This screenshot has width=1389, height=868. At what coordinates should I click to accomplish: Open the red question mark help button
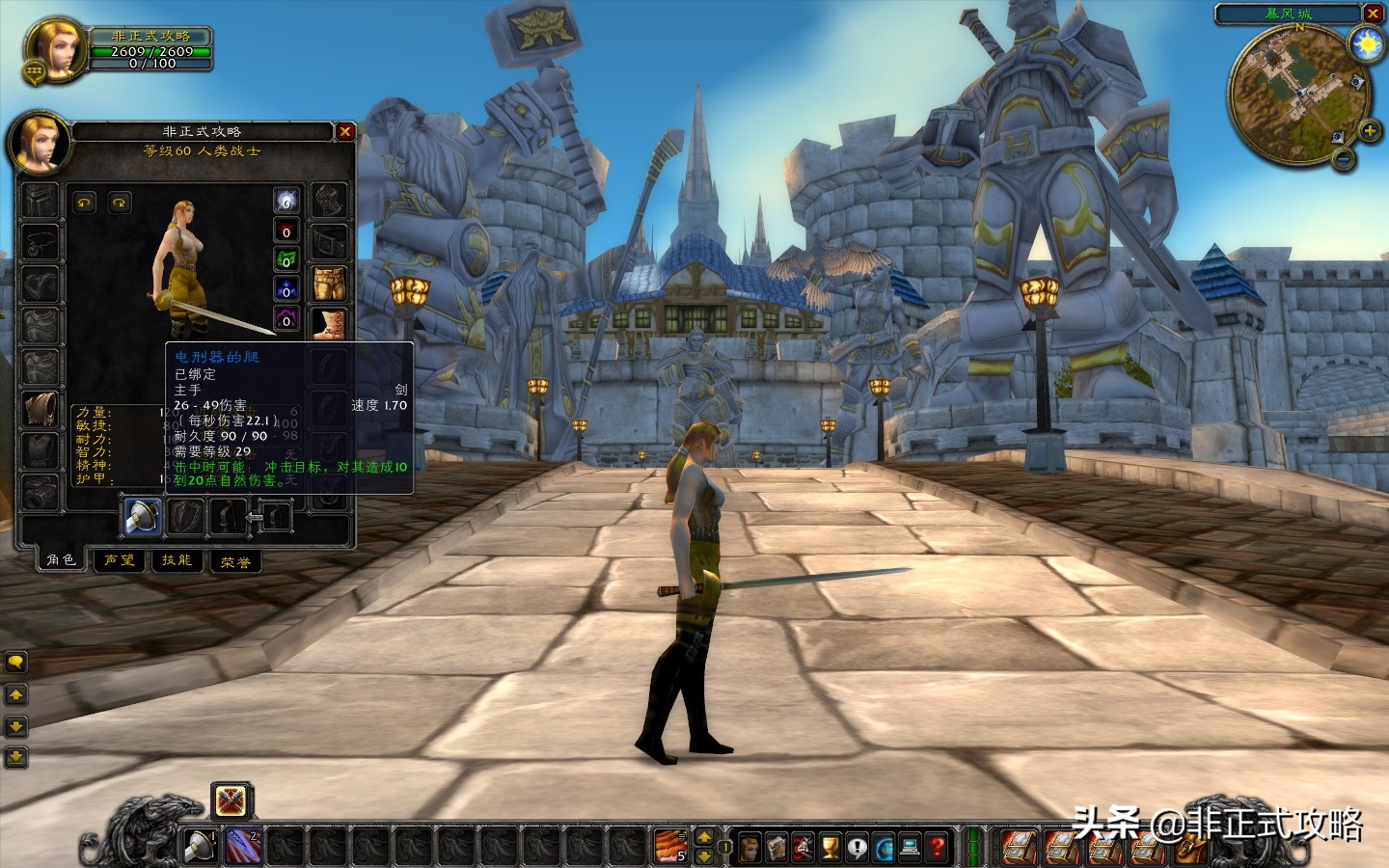pos(938,847)
